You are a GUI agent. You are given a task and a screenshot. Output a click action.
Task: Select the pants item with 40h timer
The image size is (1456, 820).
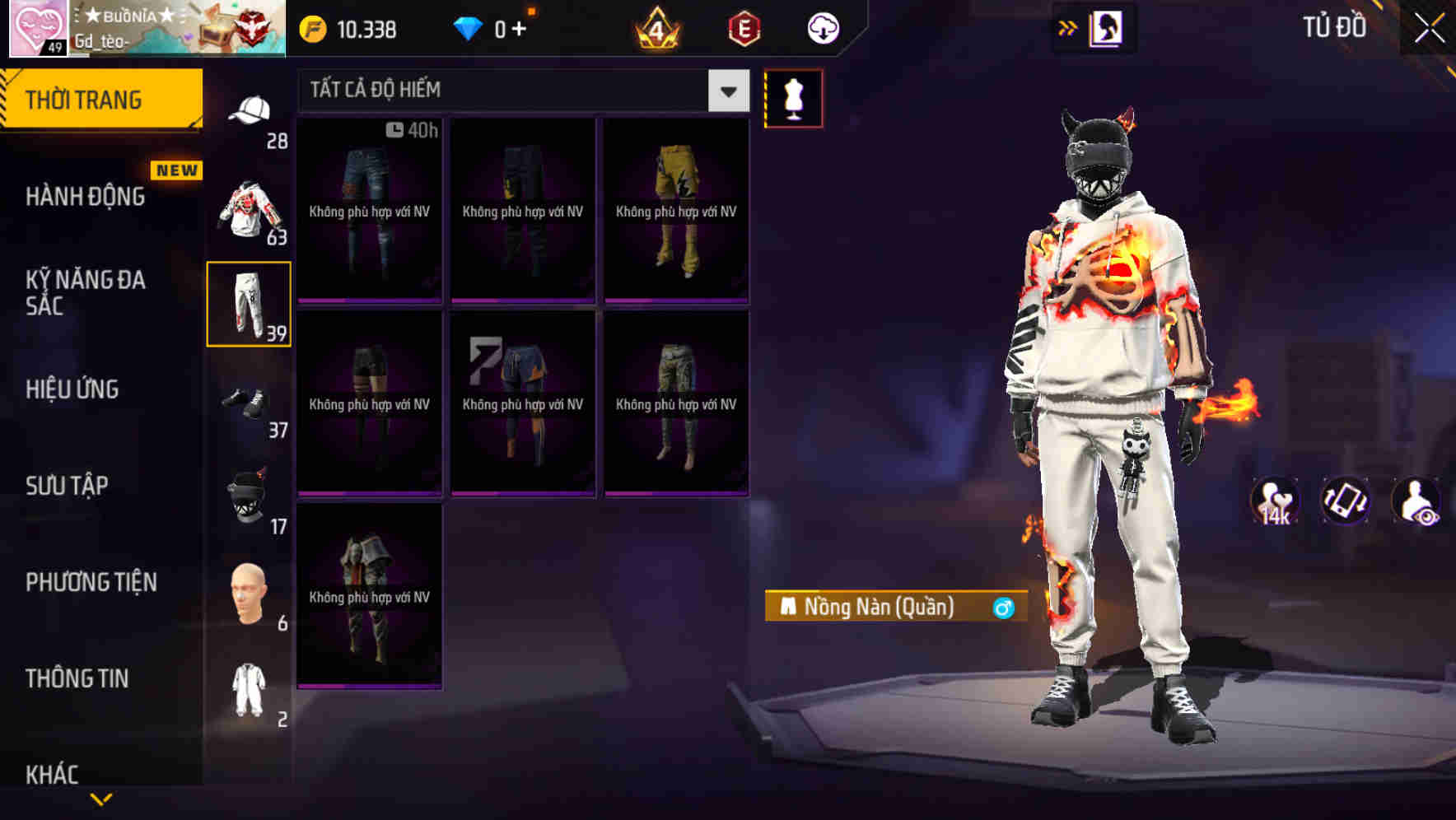(x=369, y=210)
